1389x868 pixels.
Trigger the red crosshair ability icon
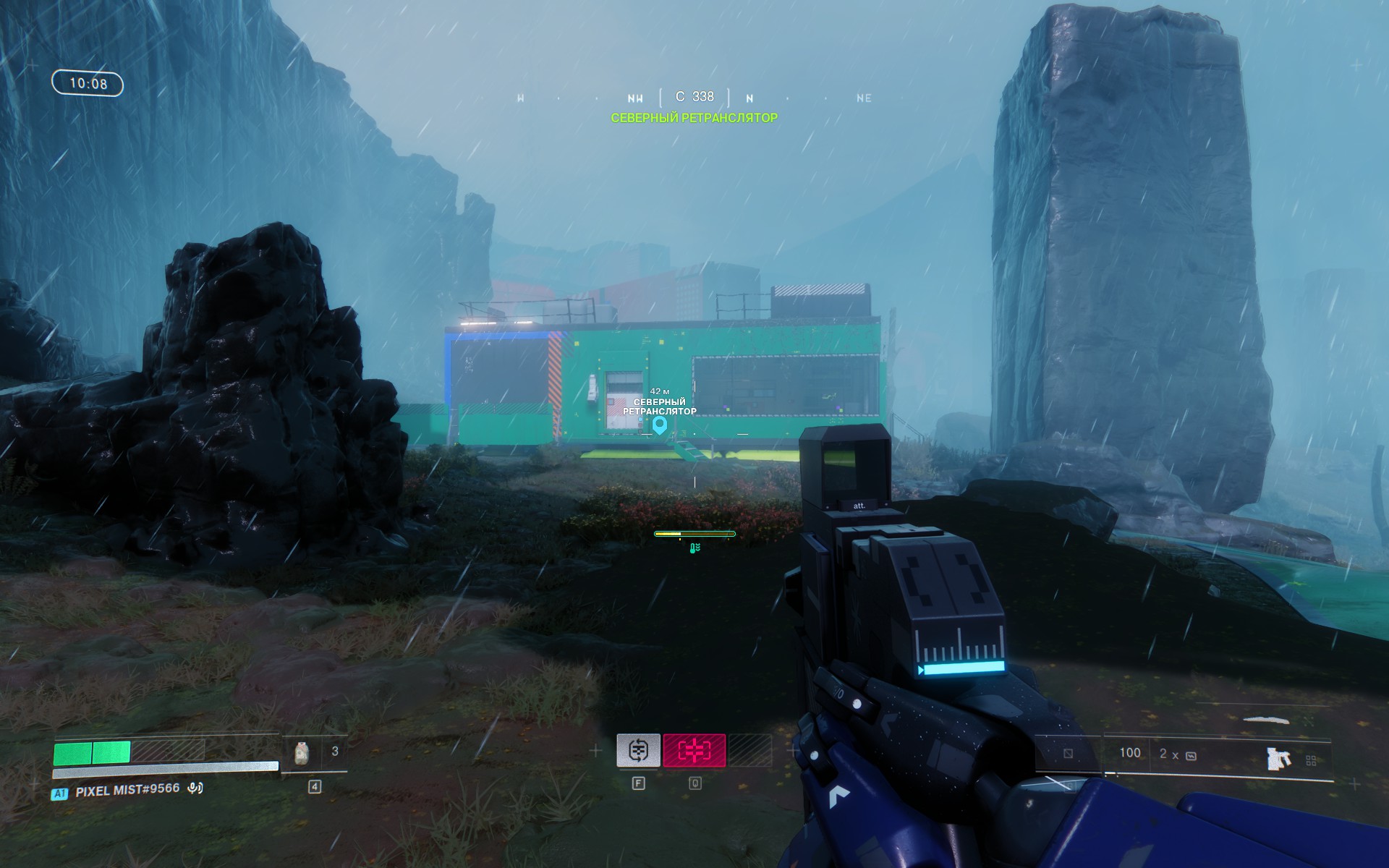(x=694, y=751)
